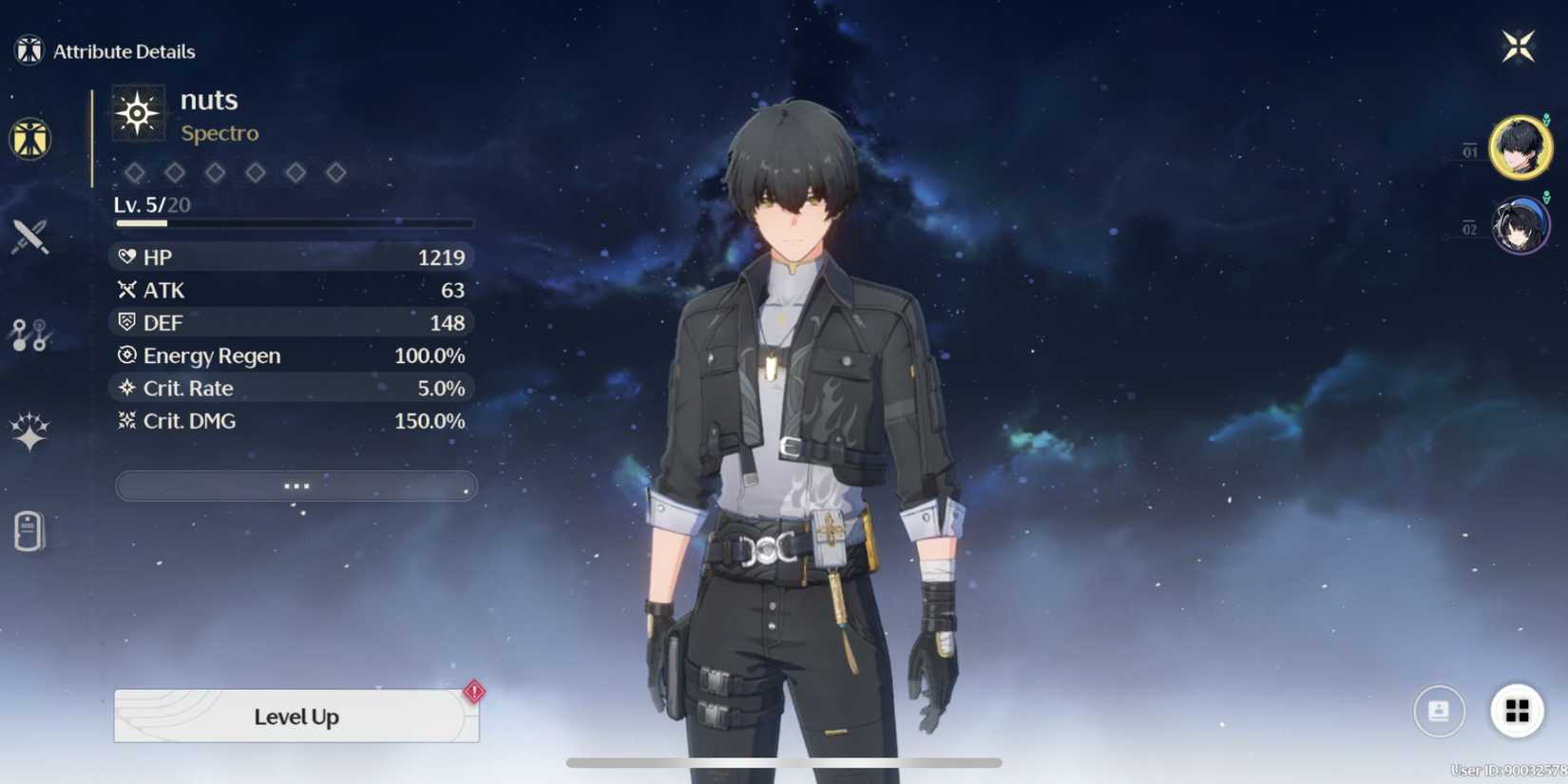Activate the third diamond node under nuts
The height and width of the screenshot is (784, 1568).
(x=215, y=172)
